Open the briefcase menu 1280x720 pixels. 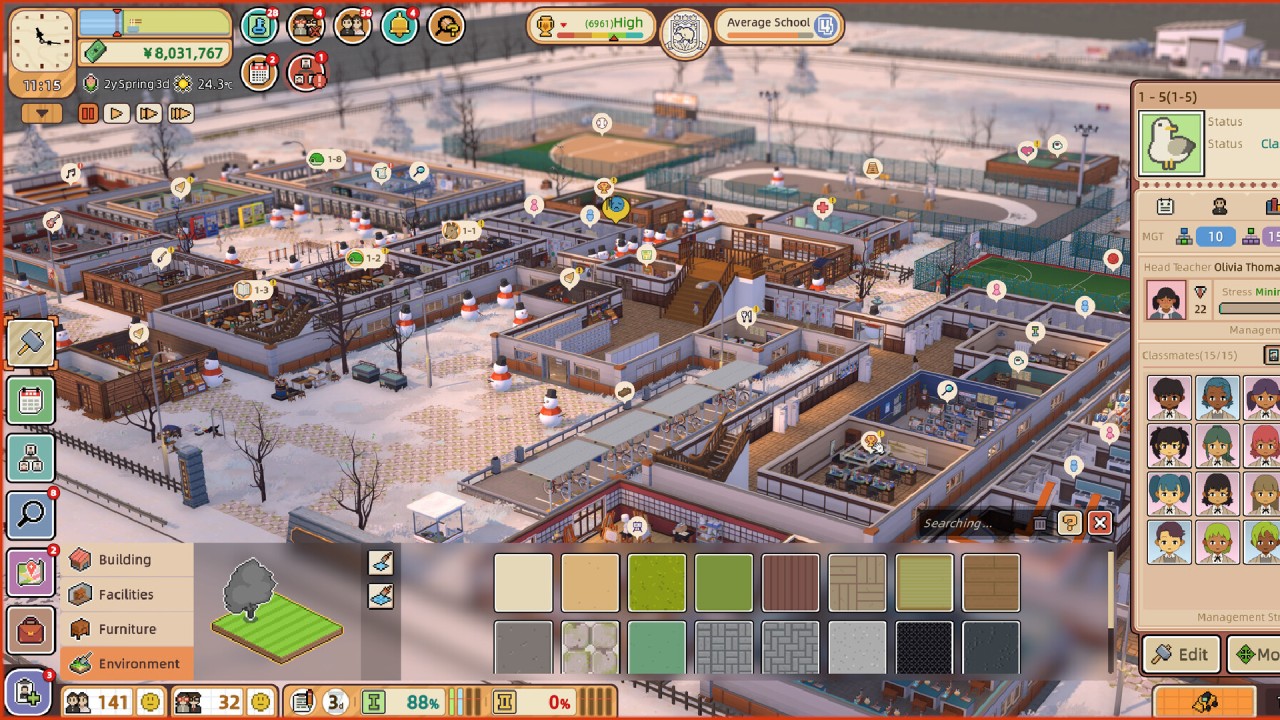tap(31, 630)
